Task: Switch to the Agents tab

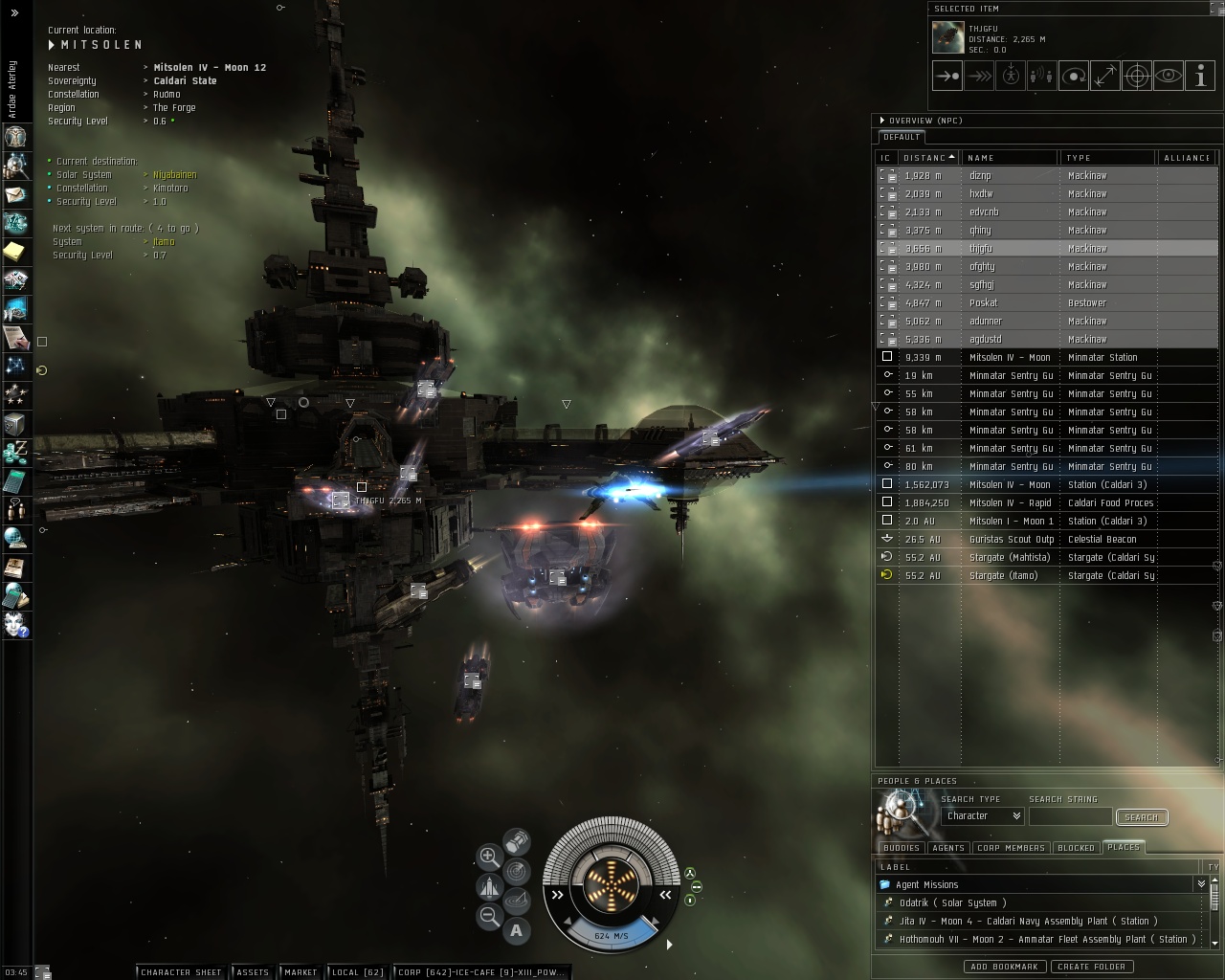Action: click(947, 848)
